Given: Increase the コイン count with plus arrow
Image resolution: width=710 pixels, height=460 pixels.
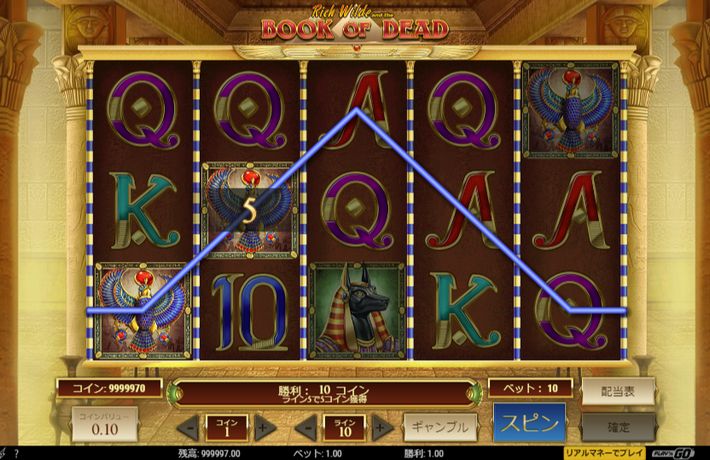Looking at the screenshot, I should (264, 427).
